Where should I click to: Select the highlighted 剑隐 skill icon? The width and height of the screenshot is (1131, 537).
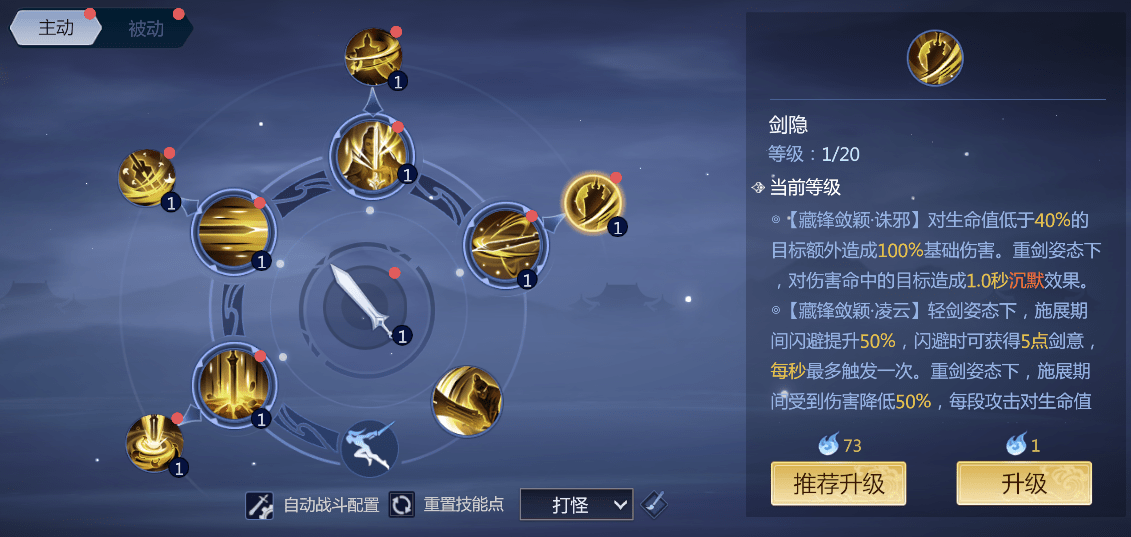[593, 203]
